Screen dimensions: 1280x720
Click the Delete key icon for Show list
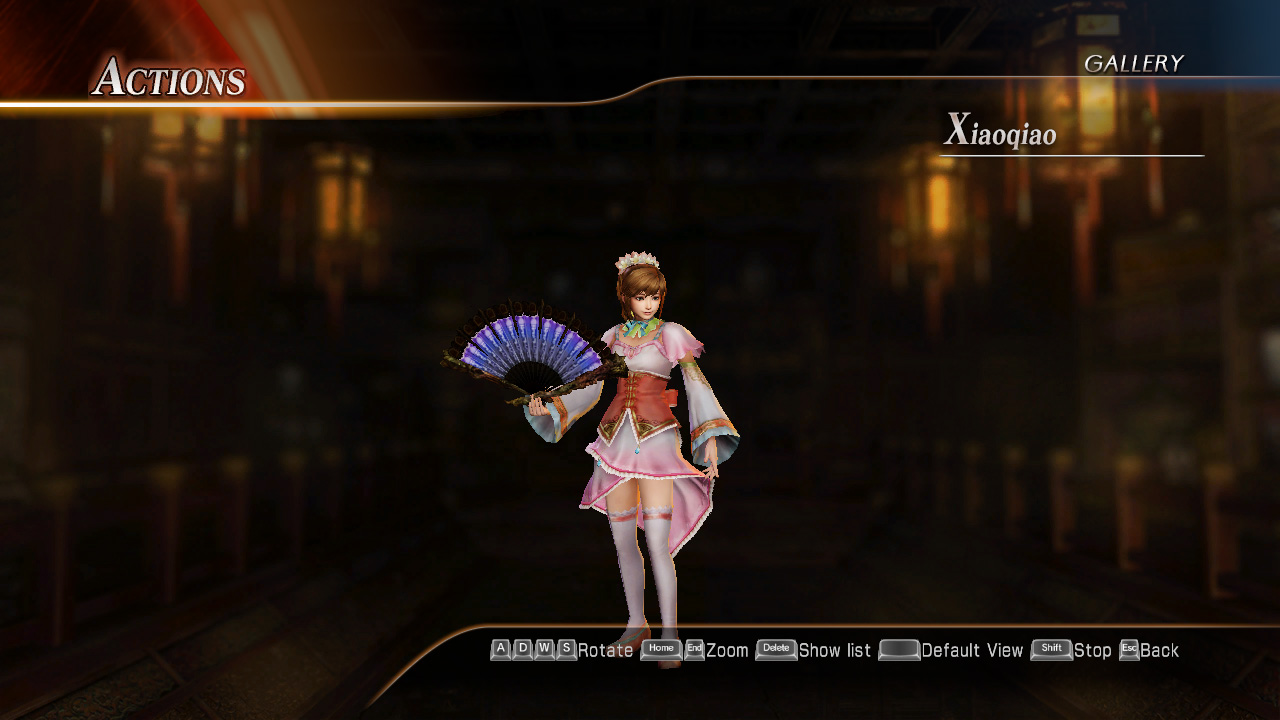[775, 650]
